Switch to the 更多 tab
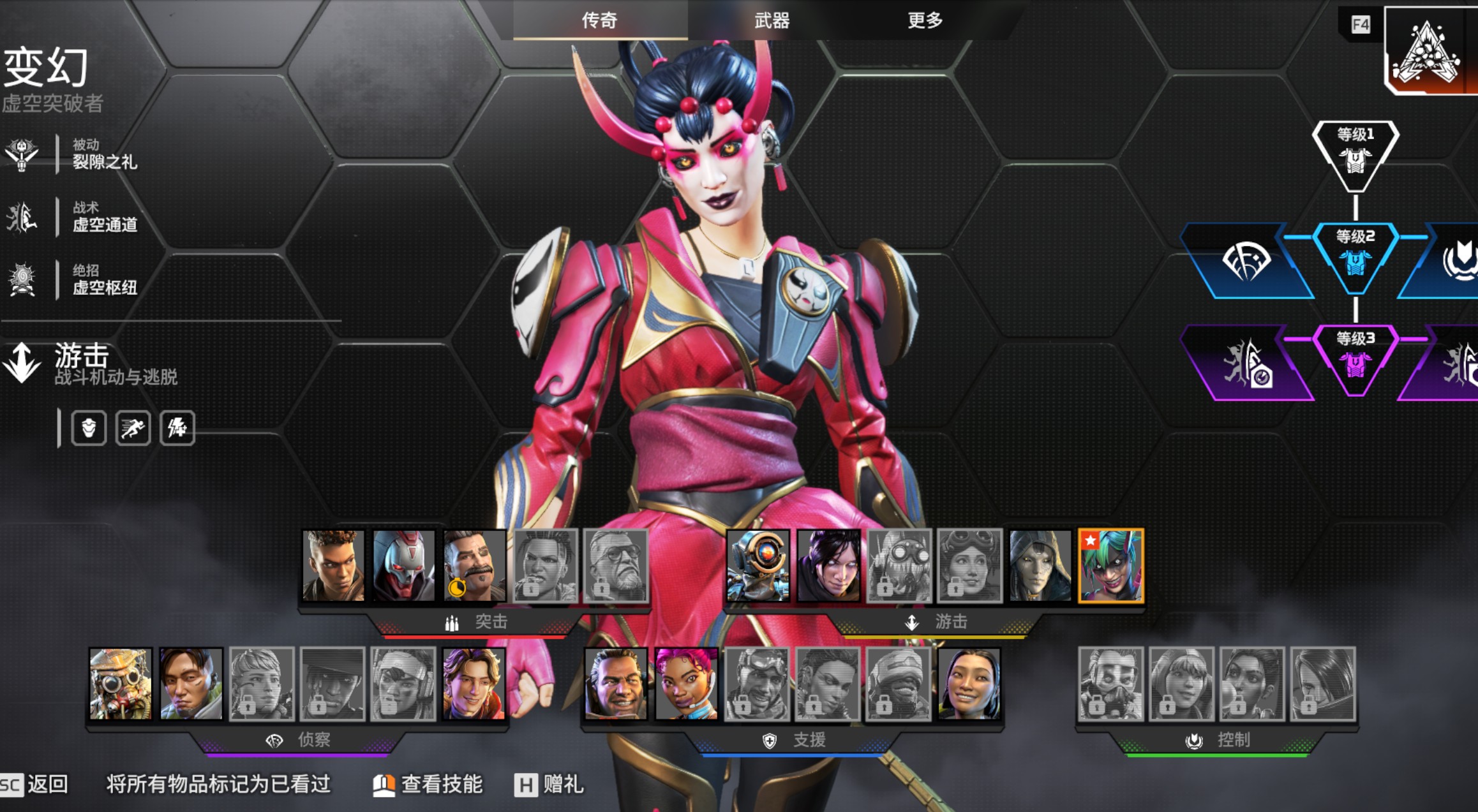This screenshot has height=812, width=1478. [925, 20]
